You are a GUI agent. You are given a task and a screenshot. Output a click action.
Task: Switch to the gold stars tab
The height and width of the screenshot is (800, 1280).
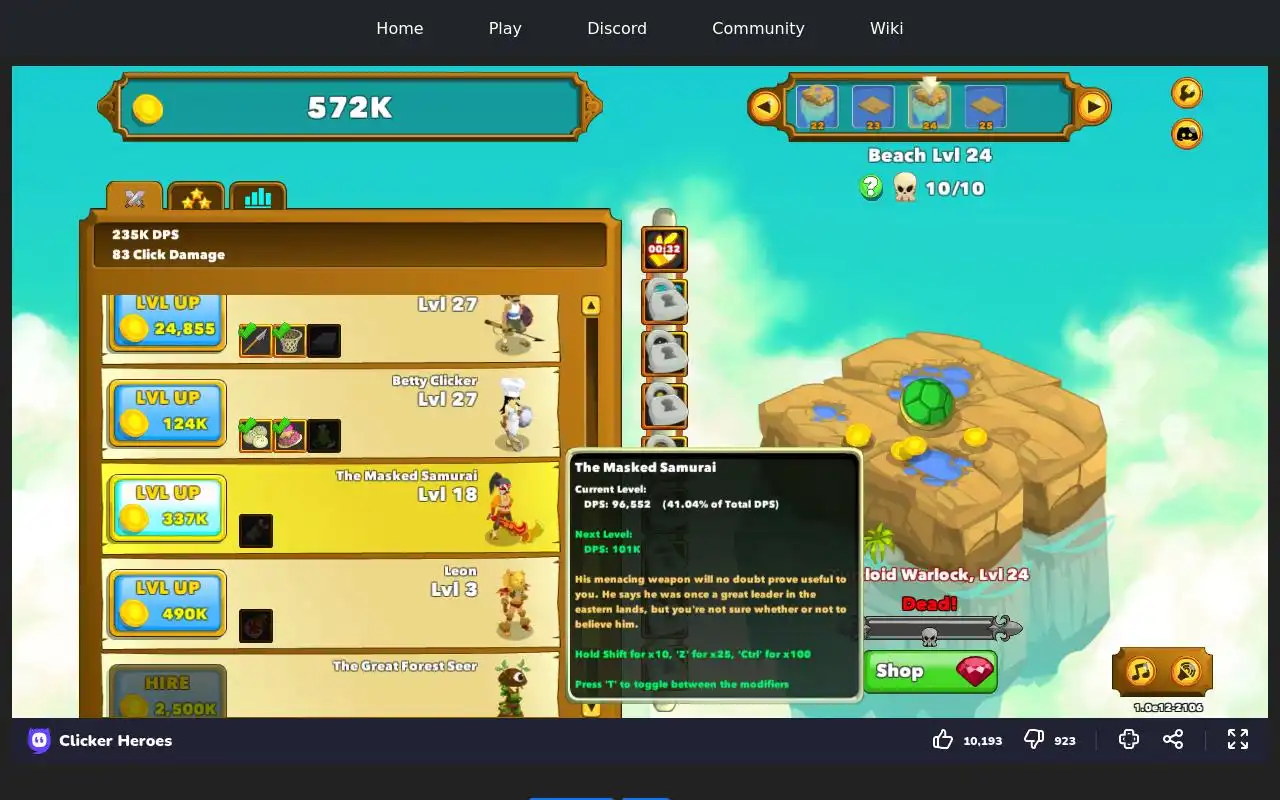(196, 198)
